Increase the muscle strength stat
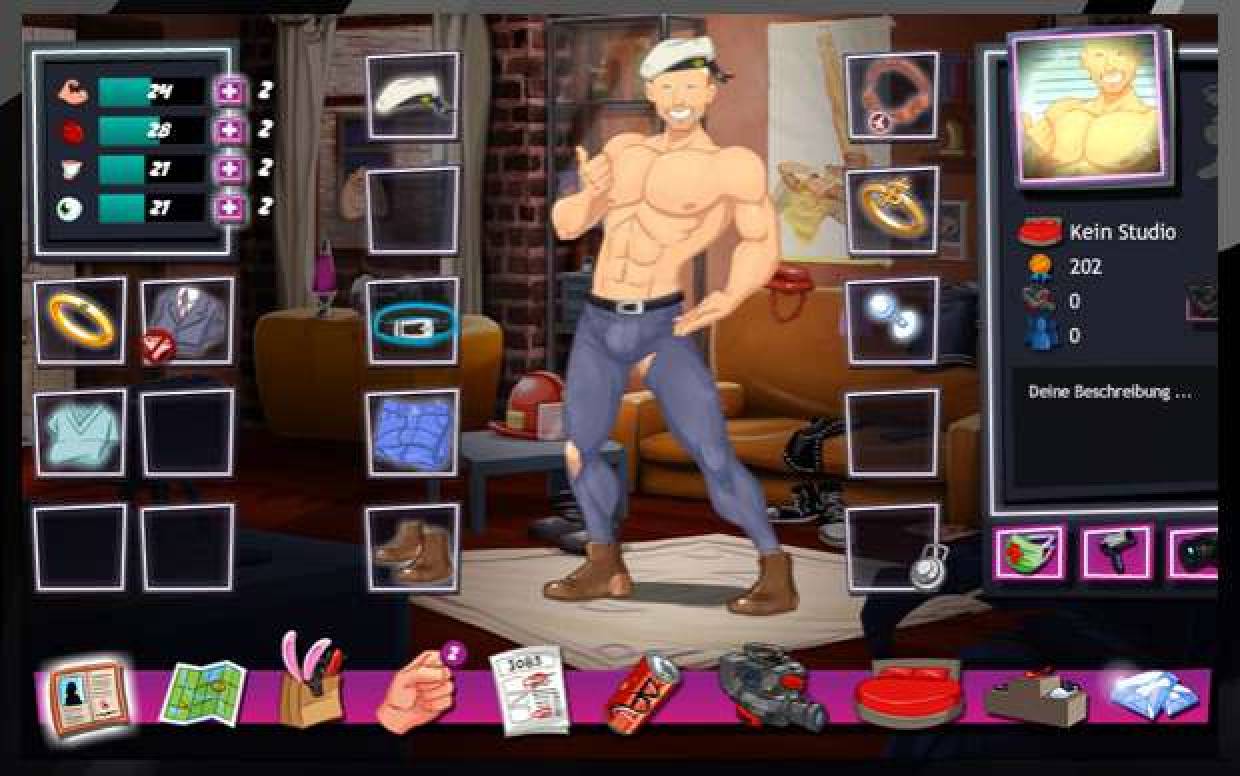Image resolution: width=1240 pixels, height=776 pixels. pos(230,92)
